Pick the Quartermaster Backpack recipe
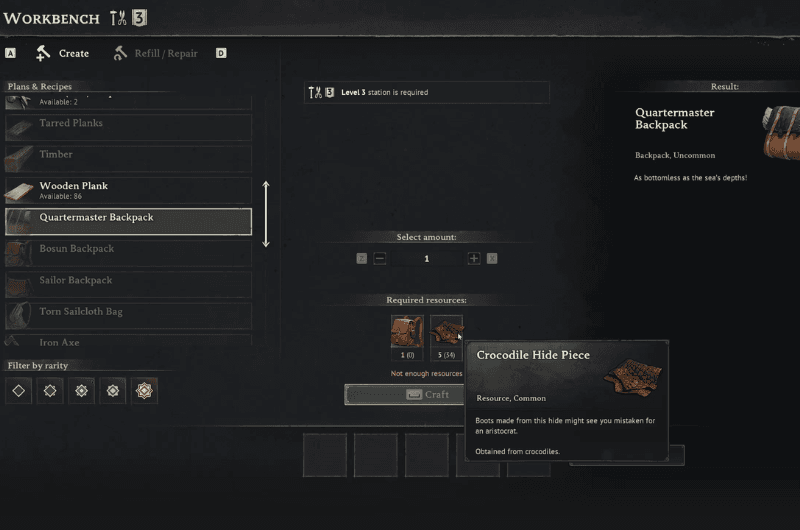Image resolution: width=800 pixels, height=530 pixels. point(128,221)
